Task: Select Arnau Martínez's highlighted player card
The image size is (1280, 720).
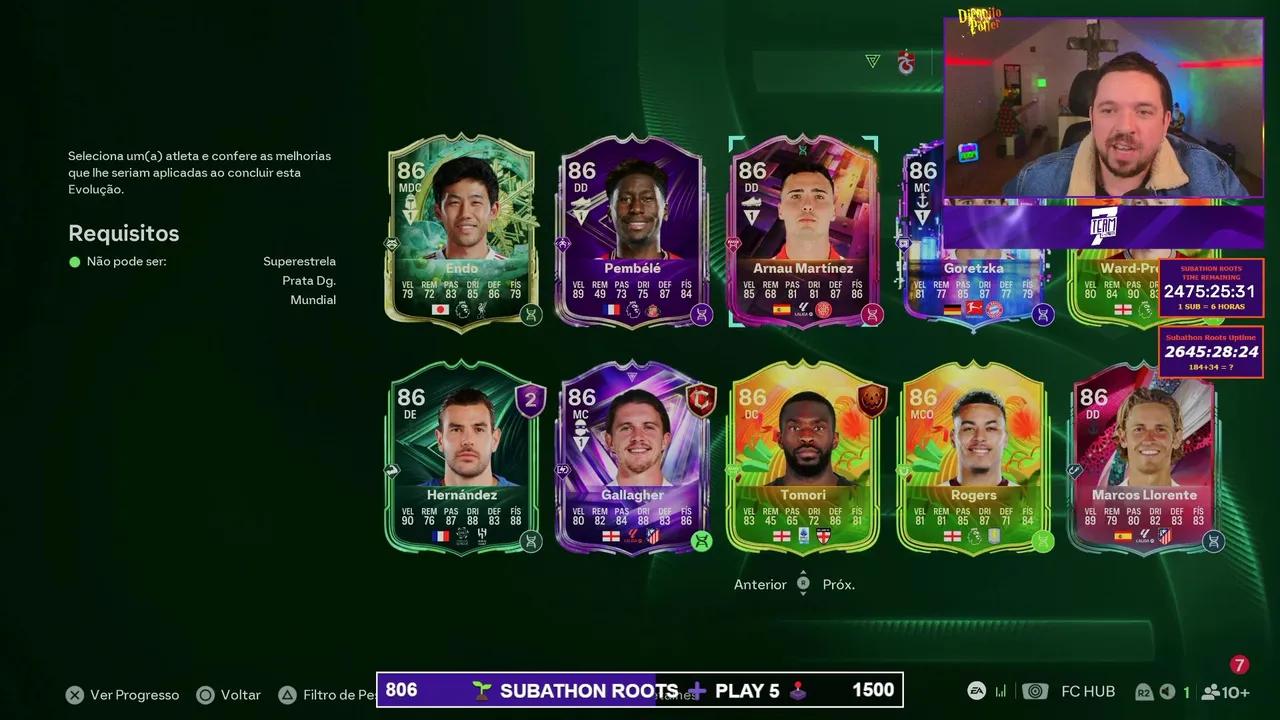Action: pos(803,232)
